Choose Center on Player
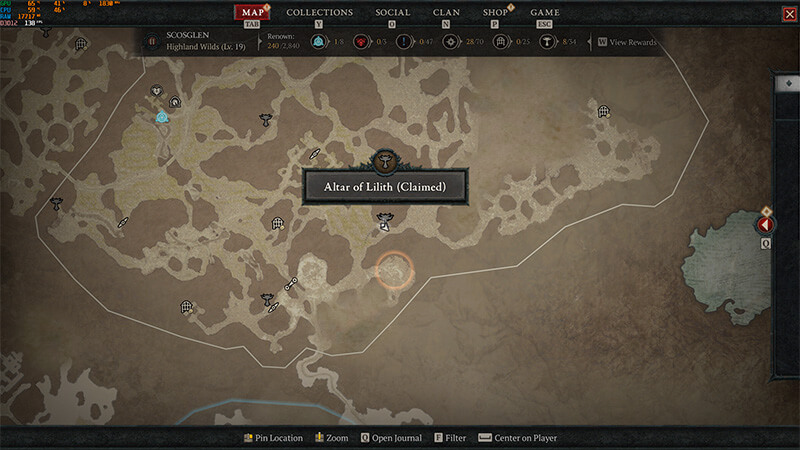The height and width of the screenshot is (450, 800). [x=524, y=438]
